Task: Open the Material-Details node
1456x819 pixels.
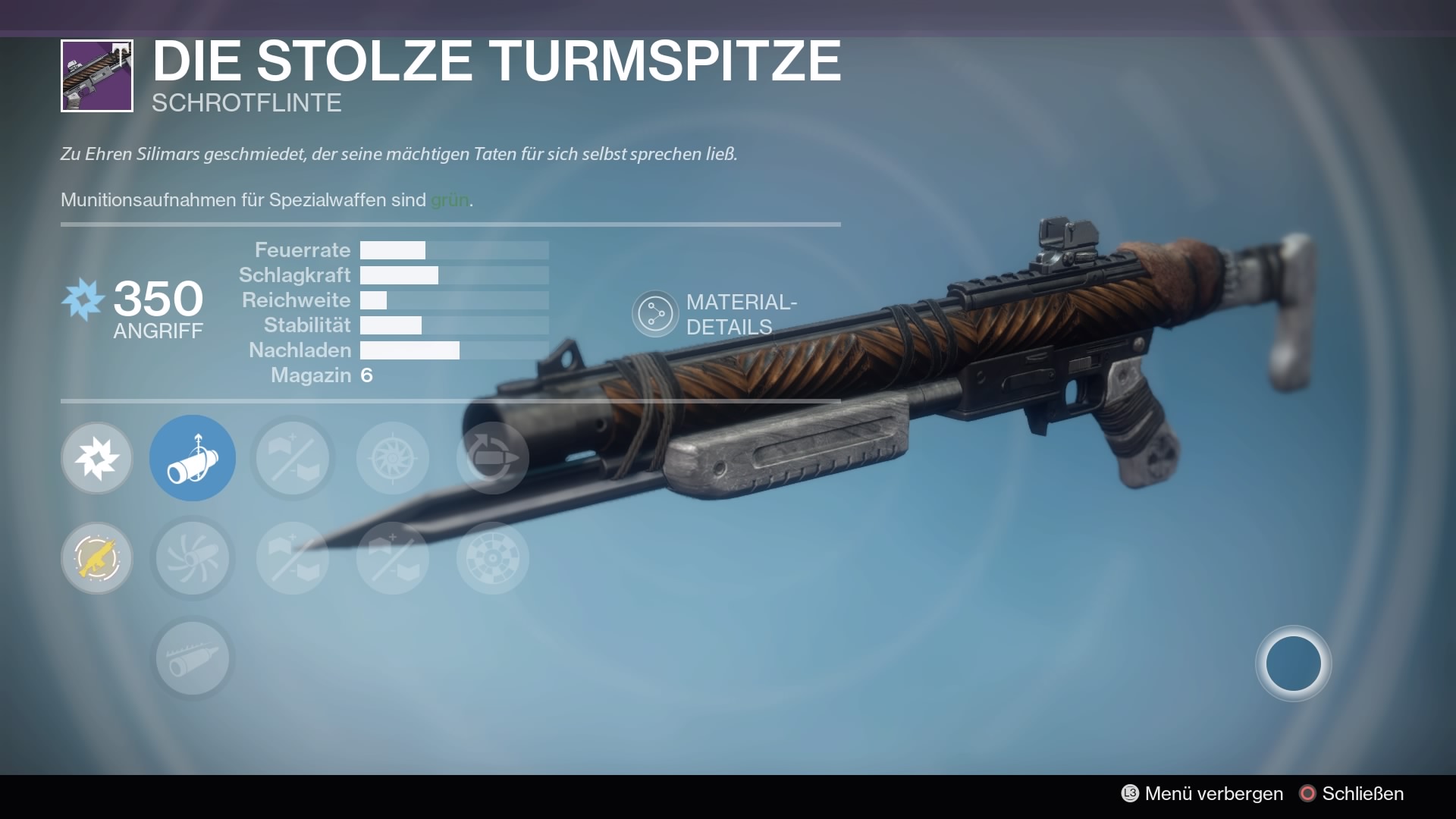Action: [x=655, y=313]
